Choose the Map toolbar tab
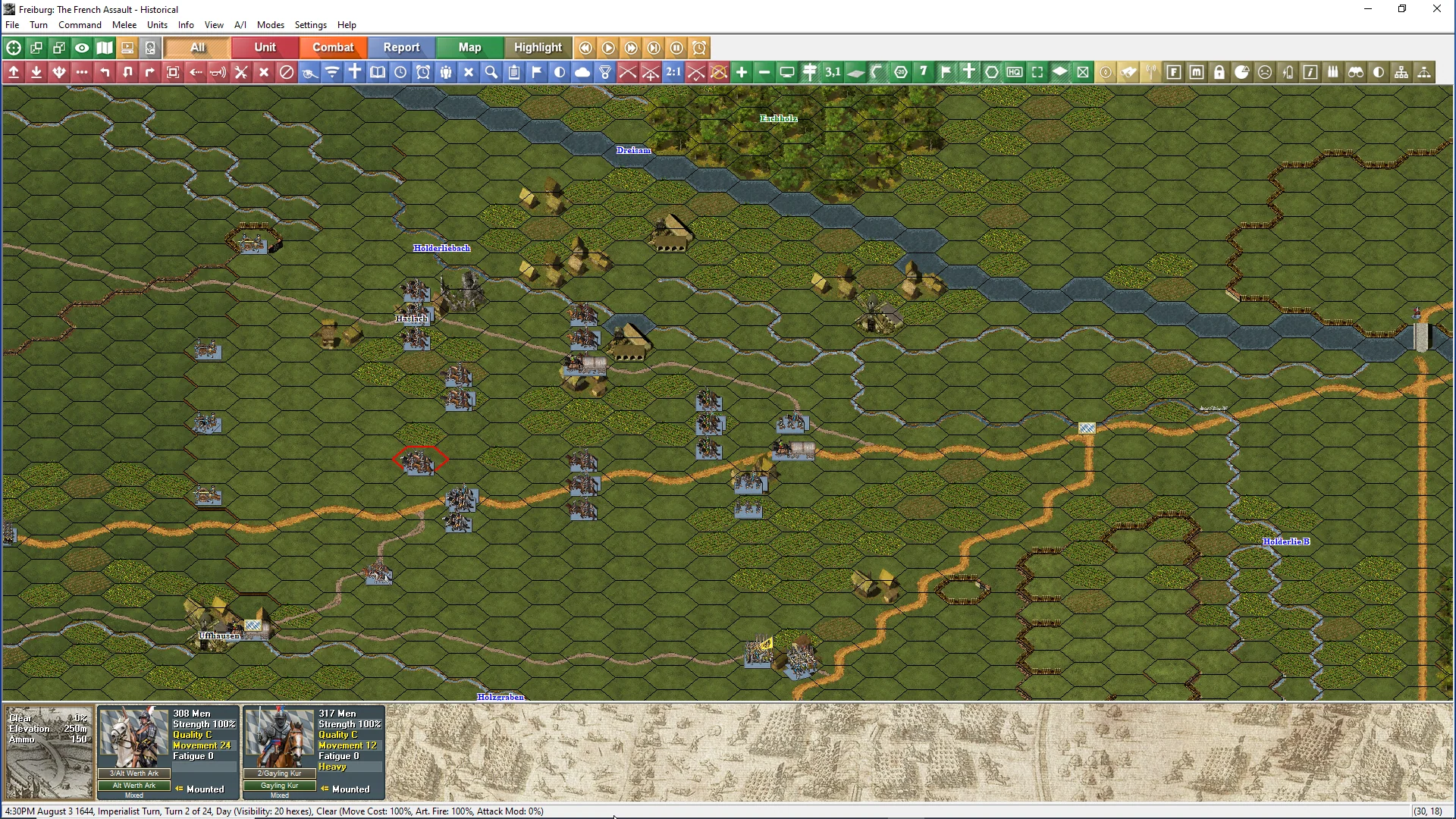This screenshot has width=1456, height=819. (469, 48)
